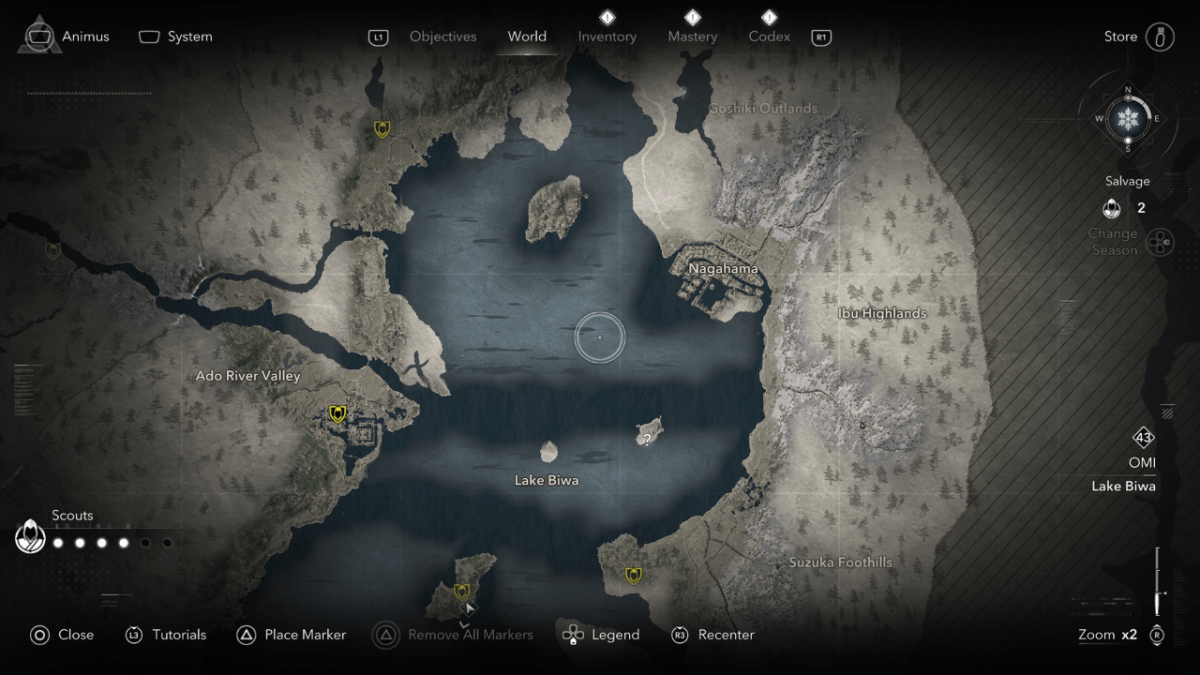Select the World tab
This screenshot has height=675, width=1200.
pyautogui.click(x=527, y=37)
